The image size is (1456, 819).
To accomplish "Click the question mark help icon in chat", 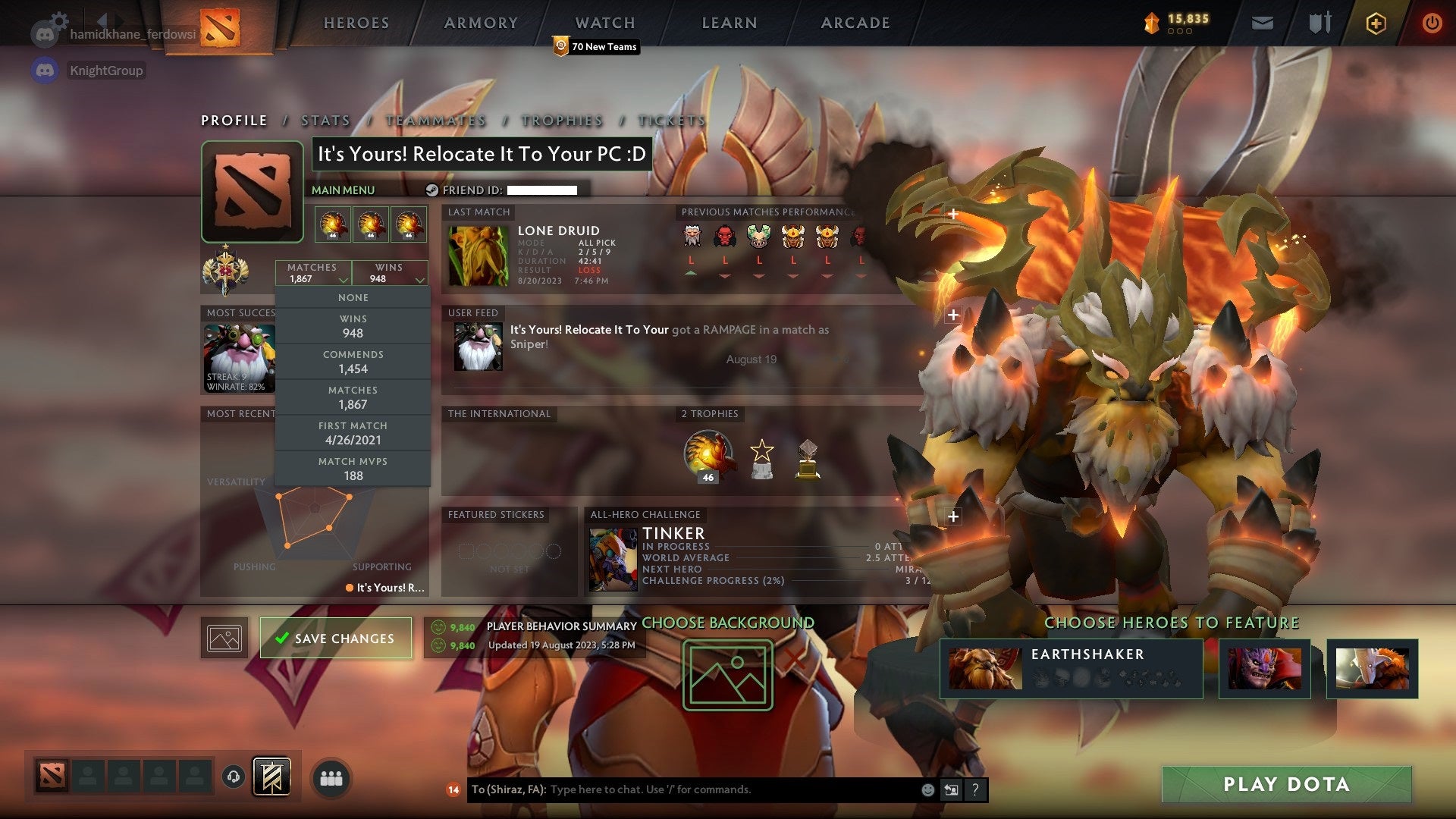I will tap(976, 789).
